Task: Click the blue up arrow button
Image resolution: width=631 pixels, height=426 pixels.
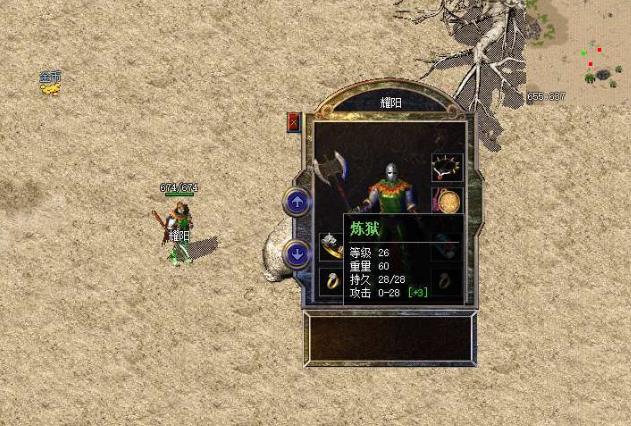Action: (297, 202)
